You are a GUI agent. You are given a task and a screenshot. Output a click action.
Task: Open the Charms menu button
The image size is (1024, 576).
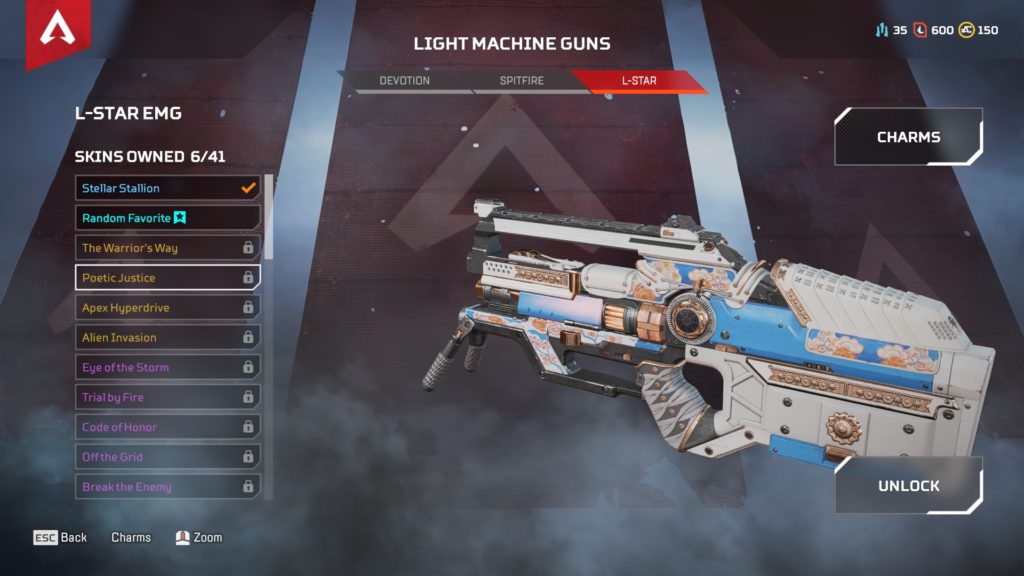[x=908, y=137]
